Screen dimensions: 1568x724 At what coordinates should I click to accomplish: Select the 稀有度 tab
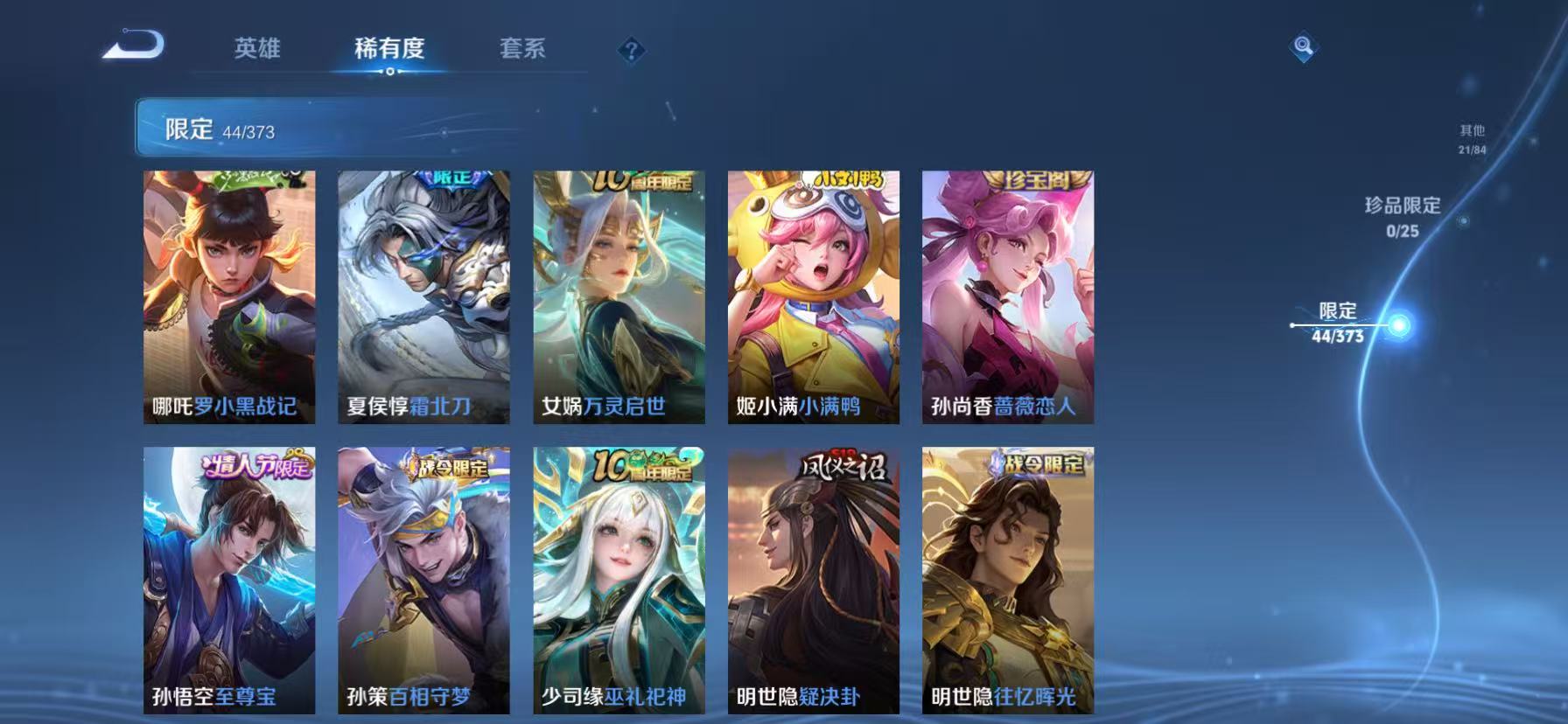[x=388, y=50]
